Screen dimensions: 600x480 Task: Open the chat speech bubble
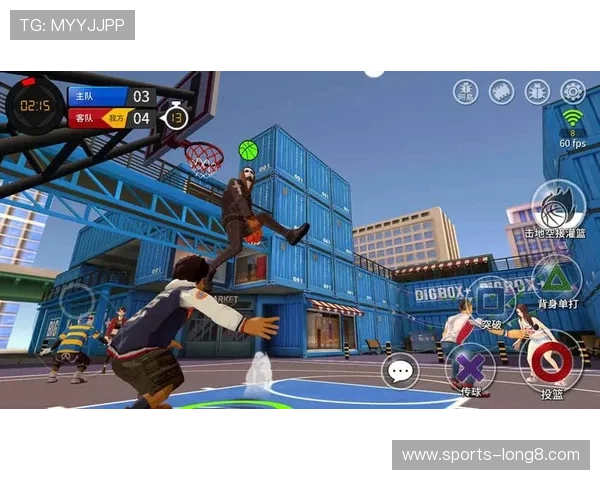[x=401, y=372]
